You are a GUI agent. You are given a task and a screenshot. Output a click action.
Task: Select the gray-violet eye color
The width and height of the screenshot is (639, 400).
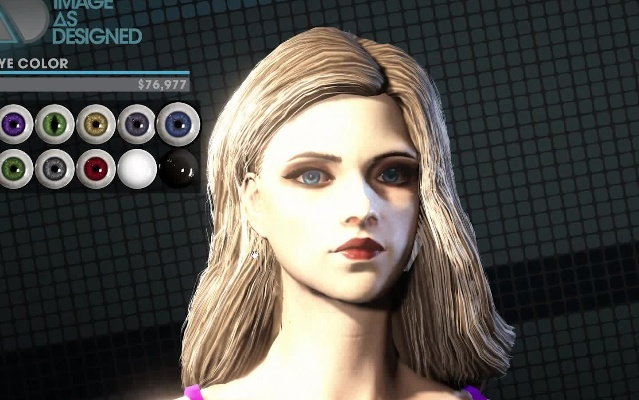(x=137, y=124)
